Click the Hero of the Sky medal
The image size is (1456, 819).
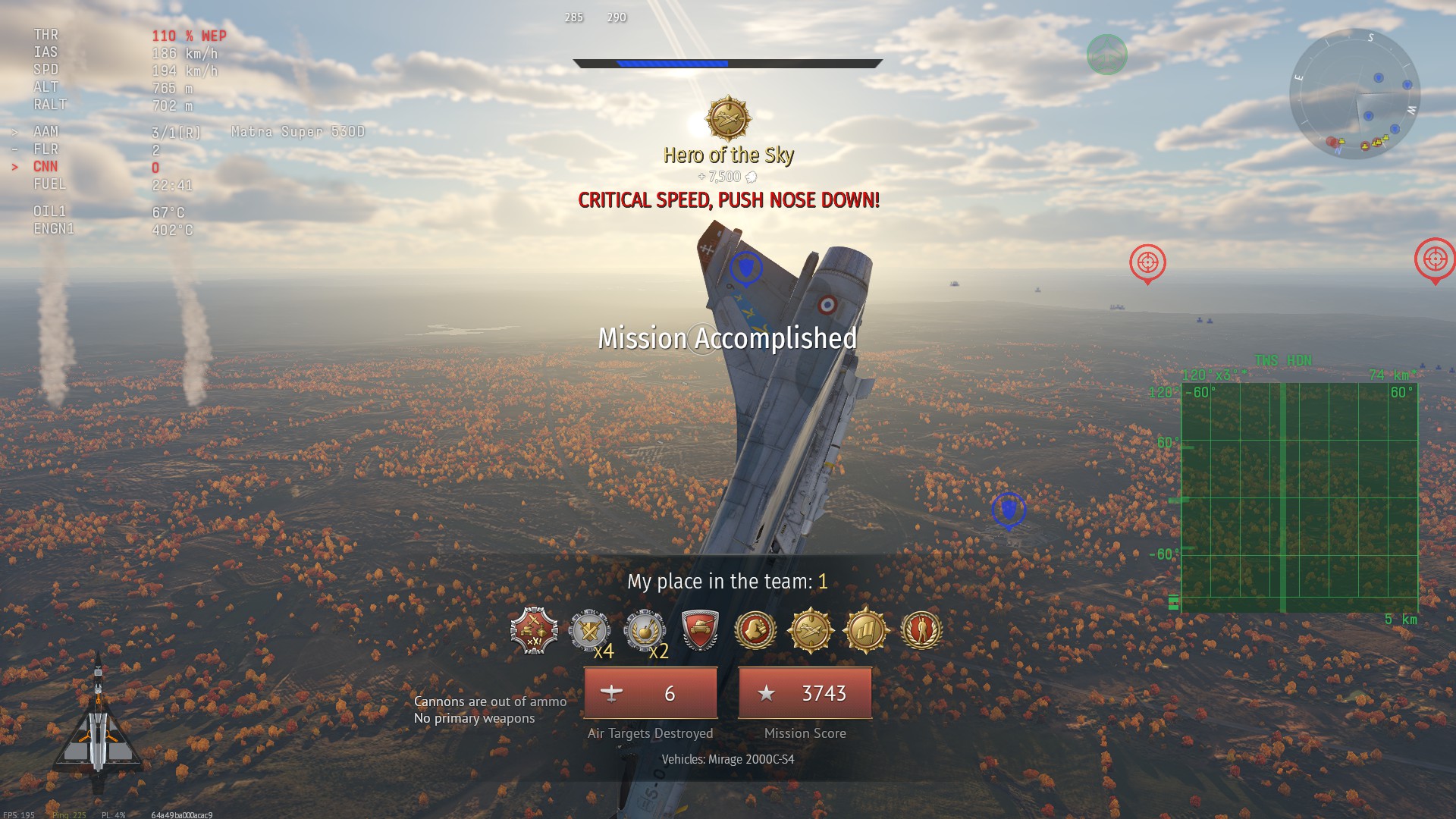click(728, 119)
